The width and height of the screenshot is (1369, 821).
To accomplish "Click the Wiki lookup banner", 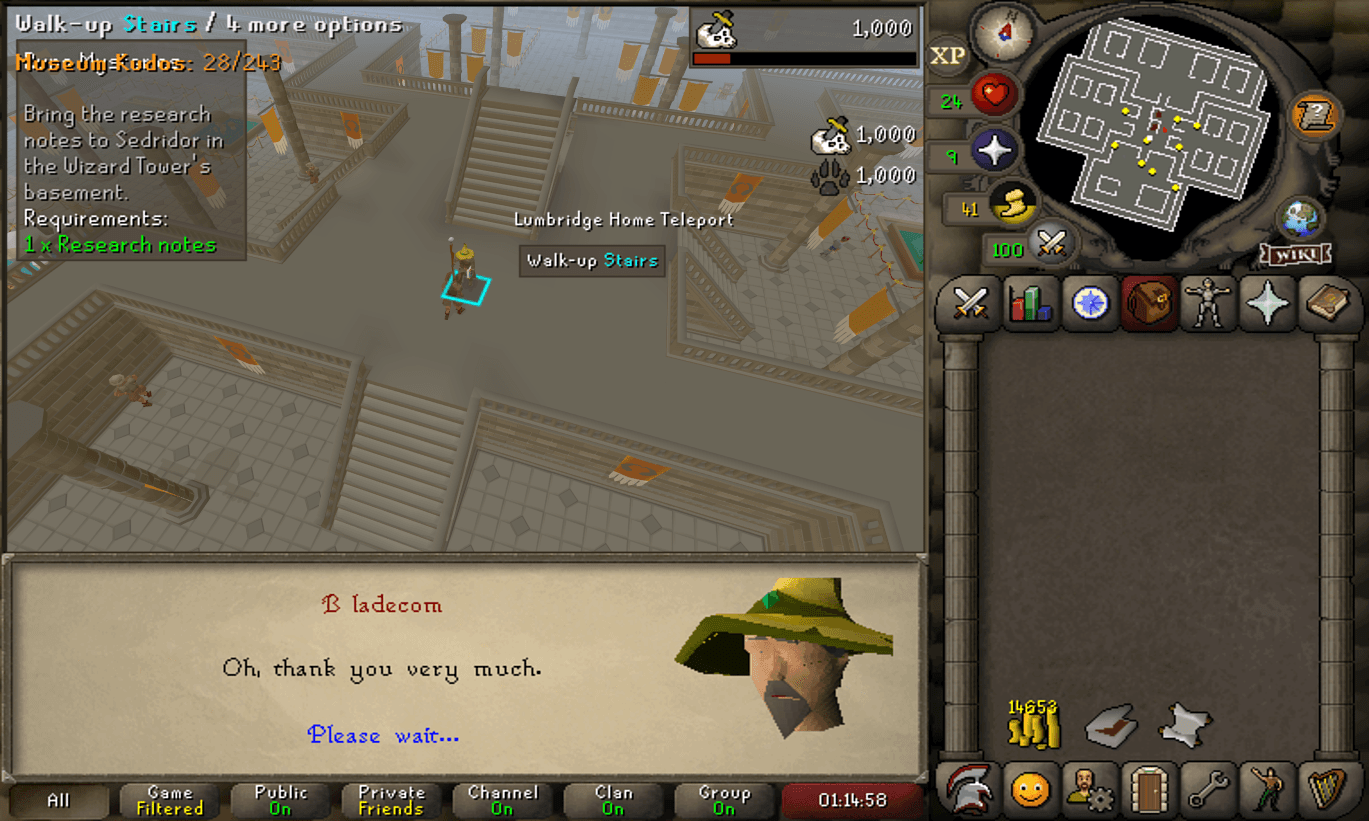I will click(x=1294, y=255).
